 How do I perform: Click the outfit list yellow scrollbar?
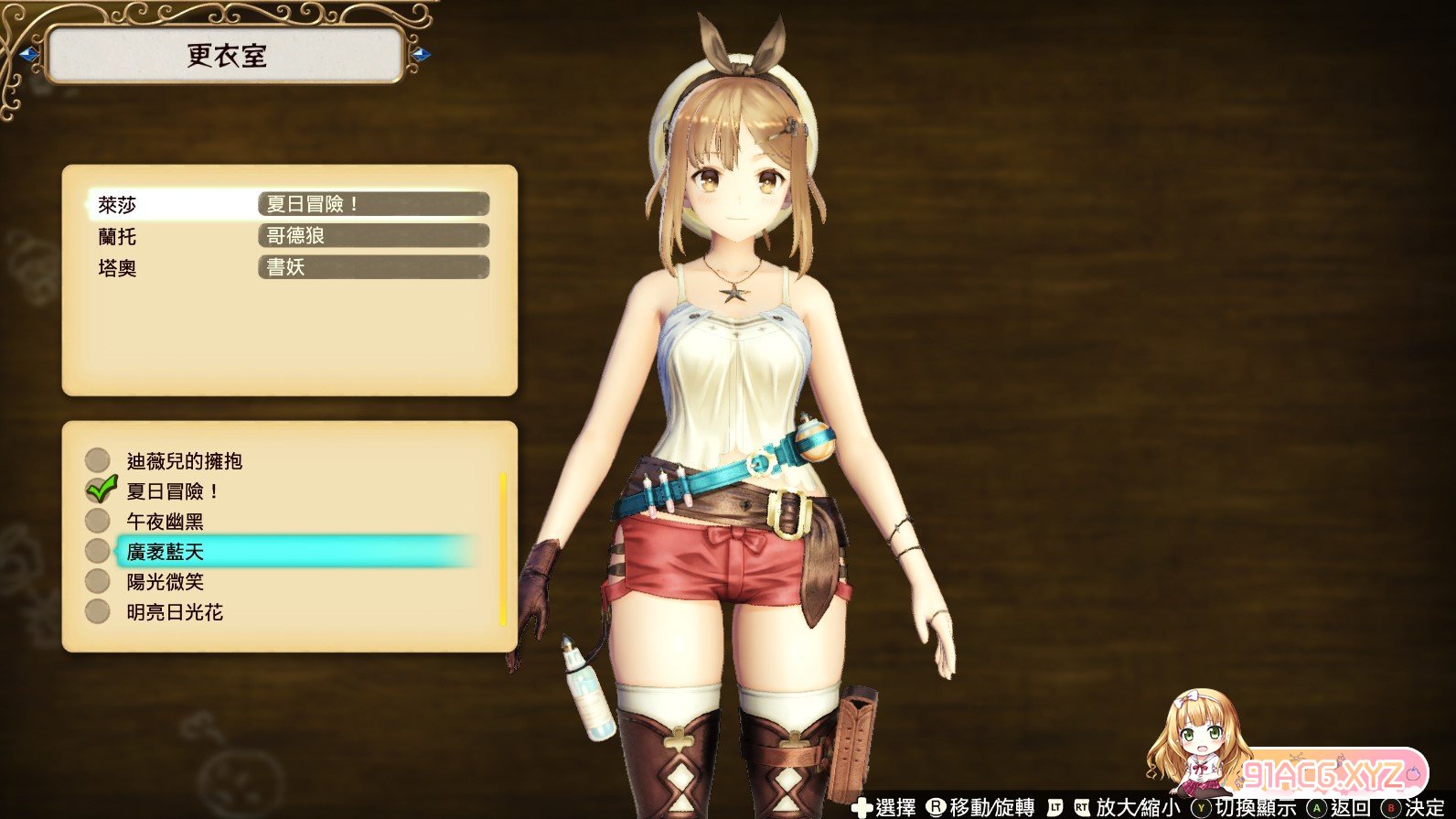tap(502, 549)
